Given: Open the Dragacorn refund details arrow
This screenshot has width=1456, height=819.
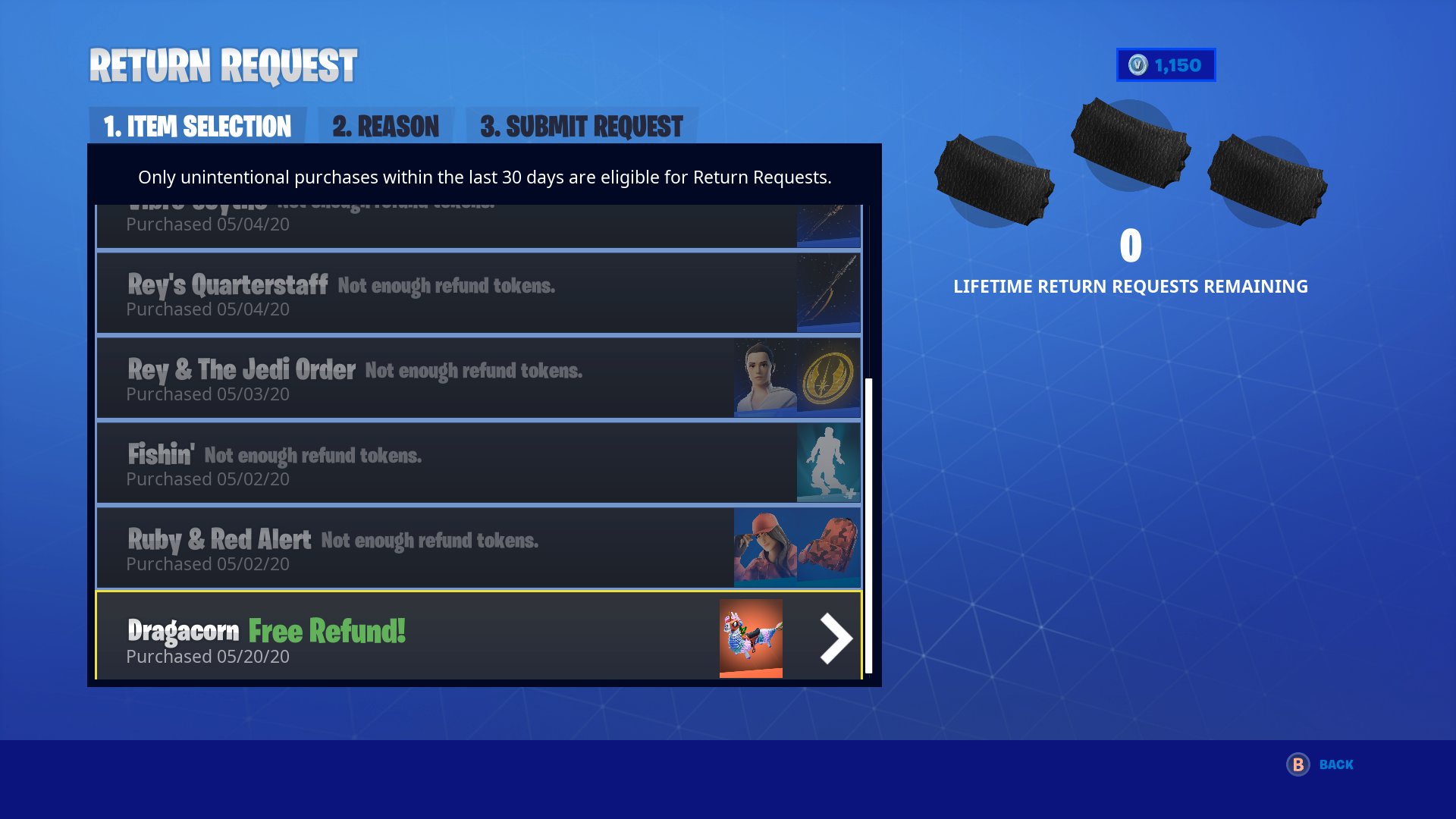Looking at the screenshot, I should coord(834,638).
